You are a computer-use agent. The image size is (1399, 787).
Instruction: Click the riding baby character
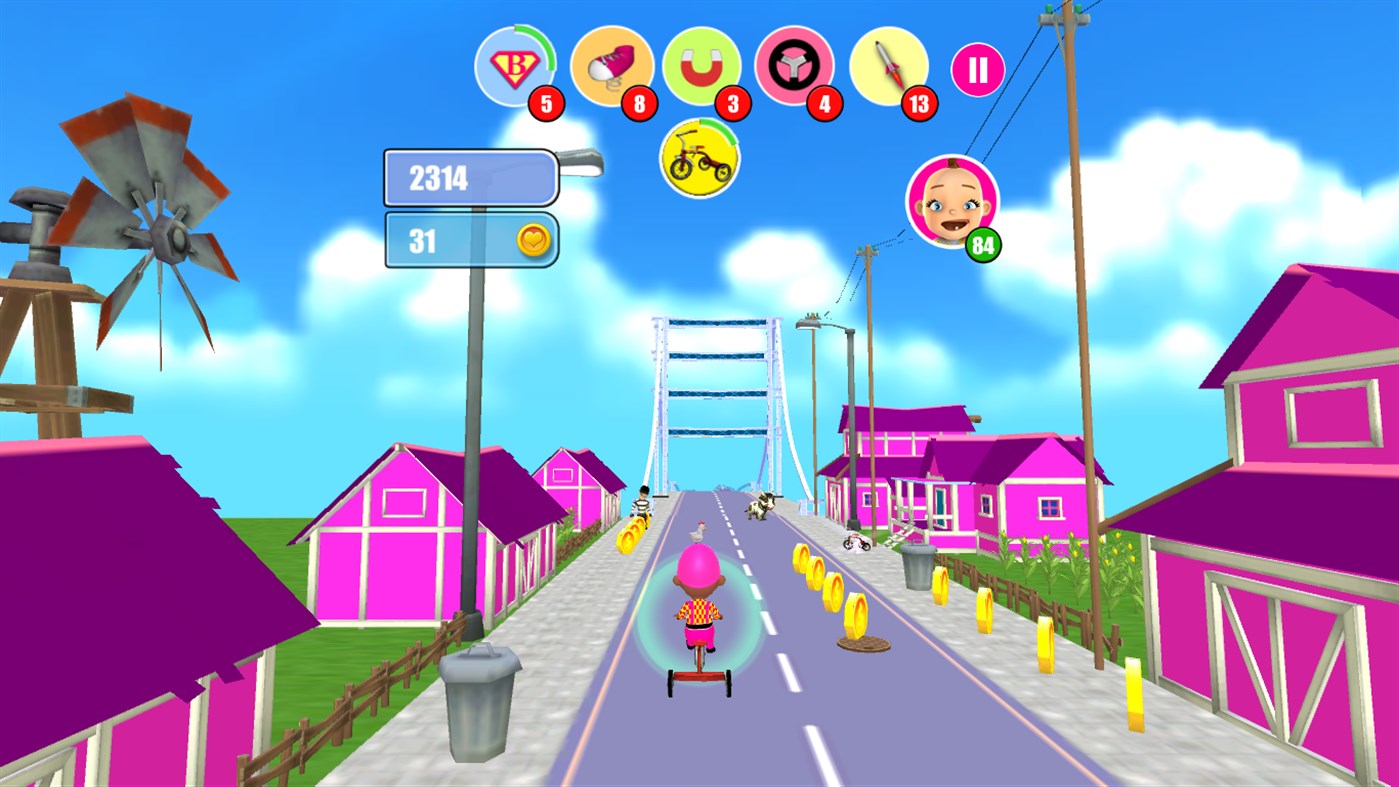(700, 610)
